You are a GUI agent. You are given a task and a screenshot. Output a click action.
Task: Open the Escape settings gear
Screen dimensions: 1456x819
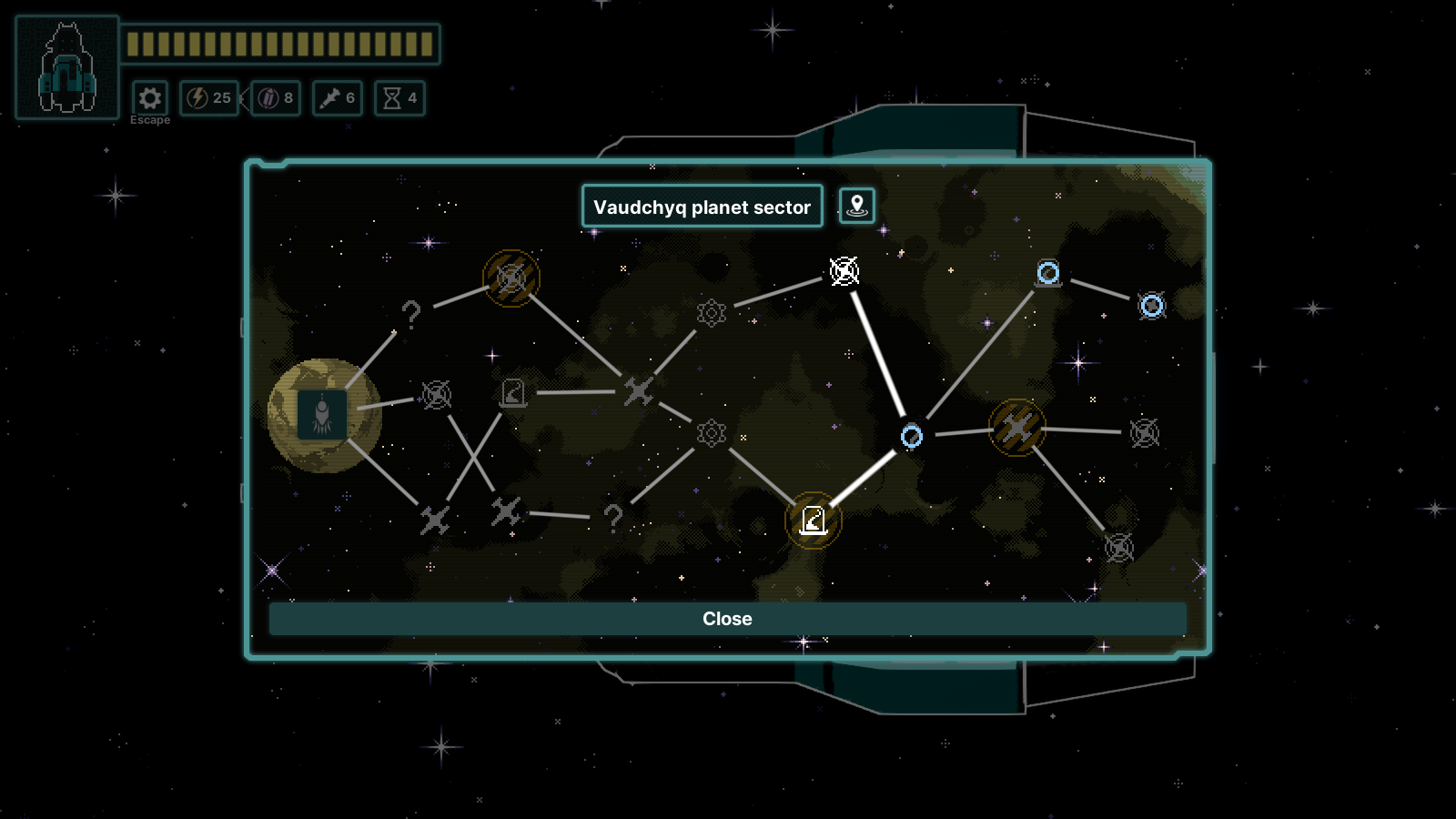tap(148, 97)
